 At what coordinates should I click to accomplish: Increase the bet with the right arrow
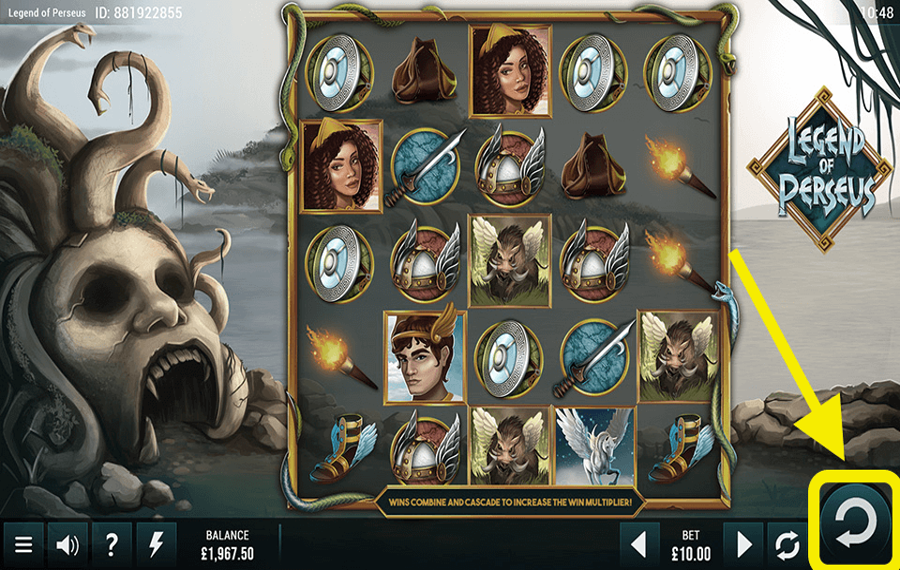[x=744, y=545]
